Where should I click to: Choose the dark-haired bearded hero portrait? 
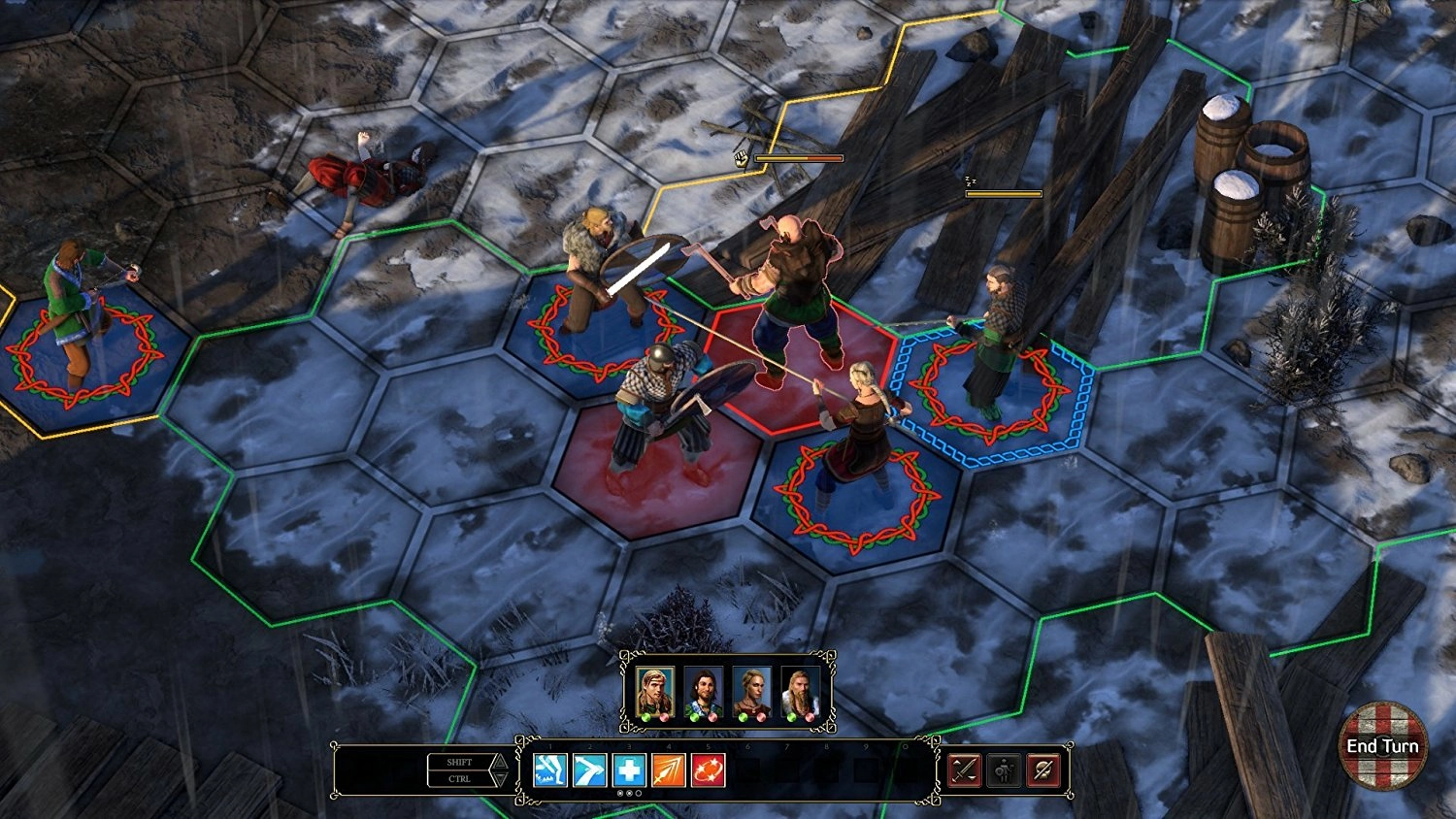pos(703,692)
